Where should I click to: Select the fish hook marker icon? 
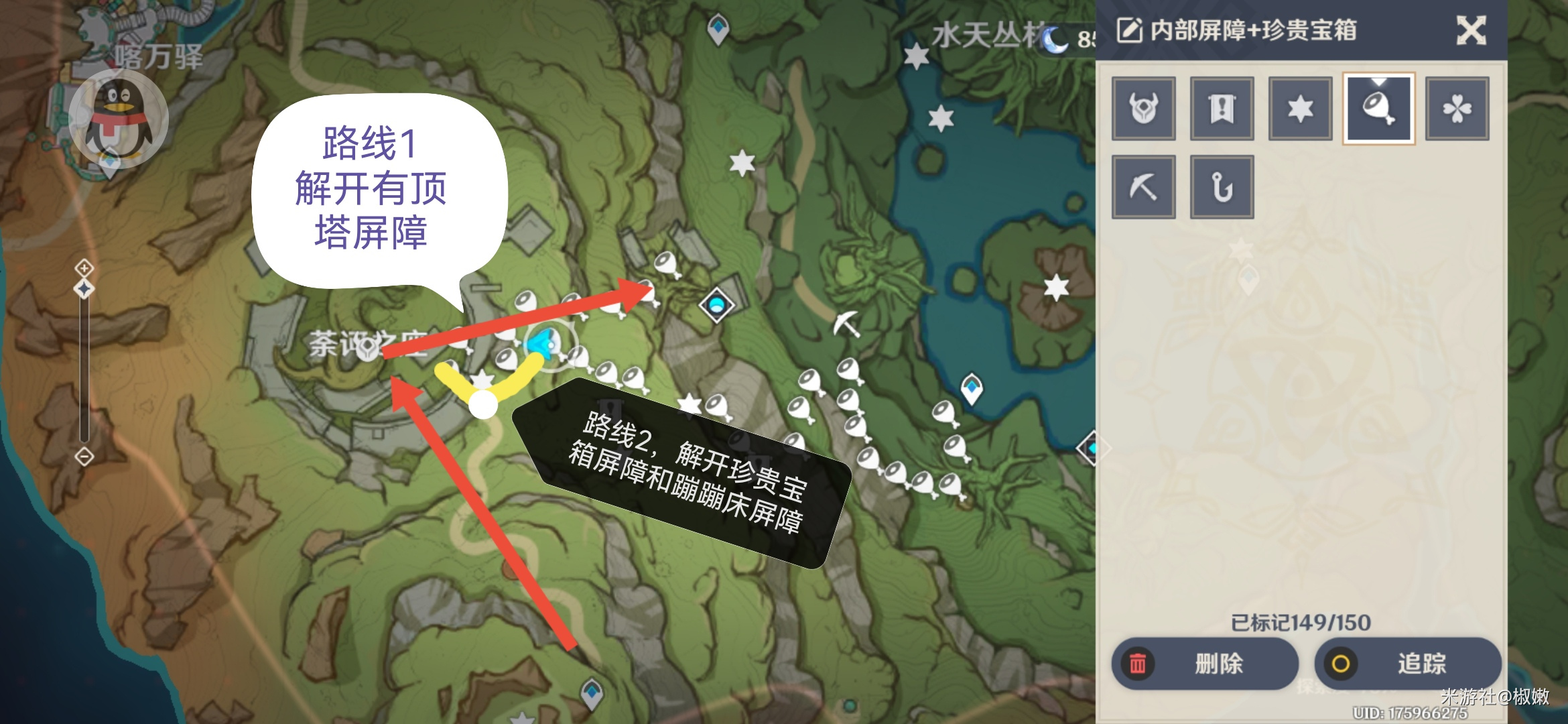[x=1221, y=186]
